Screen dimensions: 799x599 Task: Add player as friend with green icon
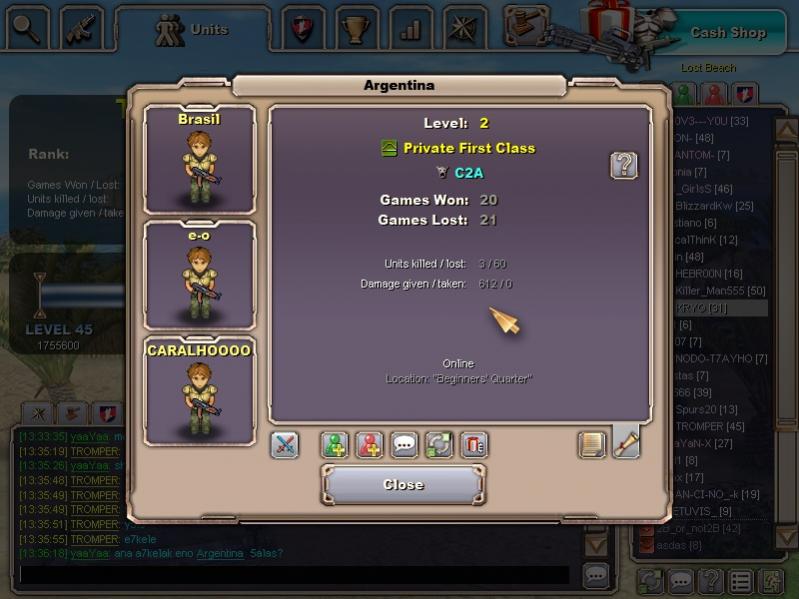335,445
